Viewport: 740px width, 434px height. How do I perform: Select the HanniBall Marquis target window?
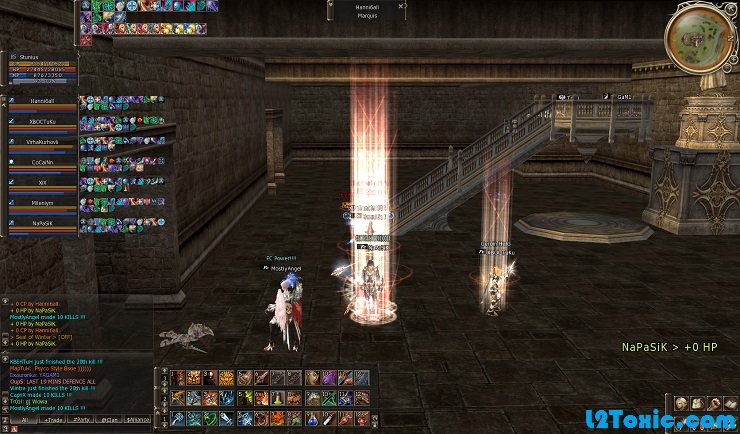click(367, 10)
